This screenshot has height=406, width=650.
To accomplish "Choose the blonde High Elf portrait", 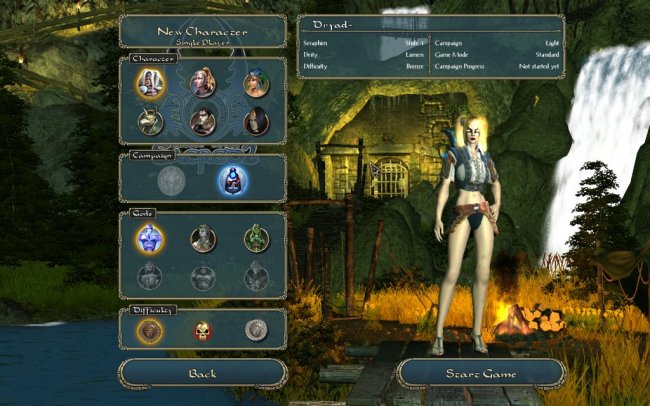I will [x=204, y=84].
